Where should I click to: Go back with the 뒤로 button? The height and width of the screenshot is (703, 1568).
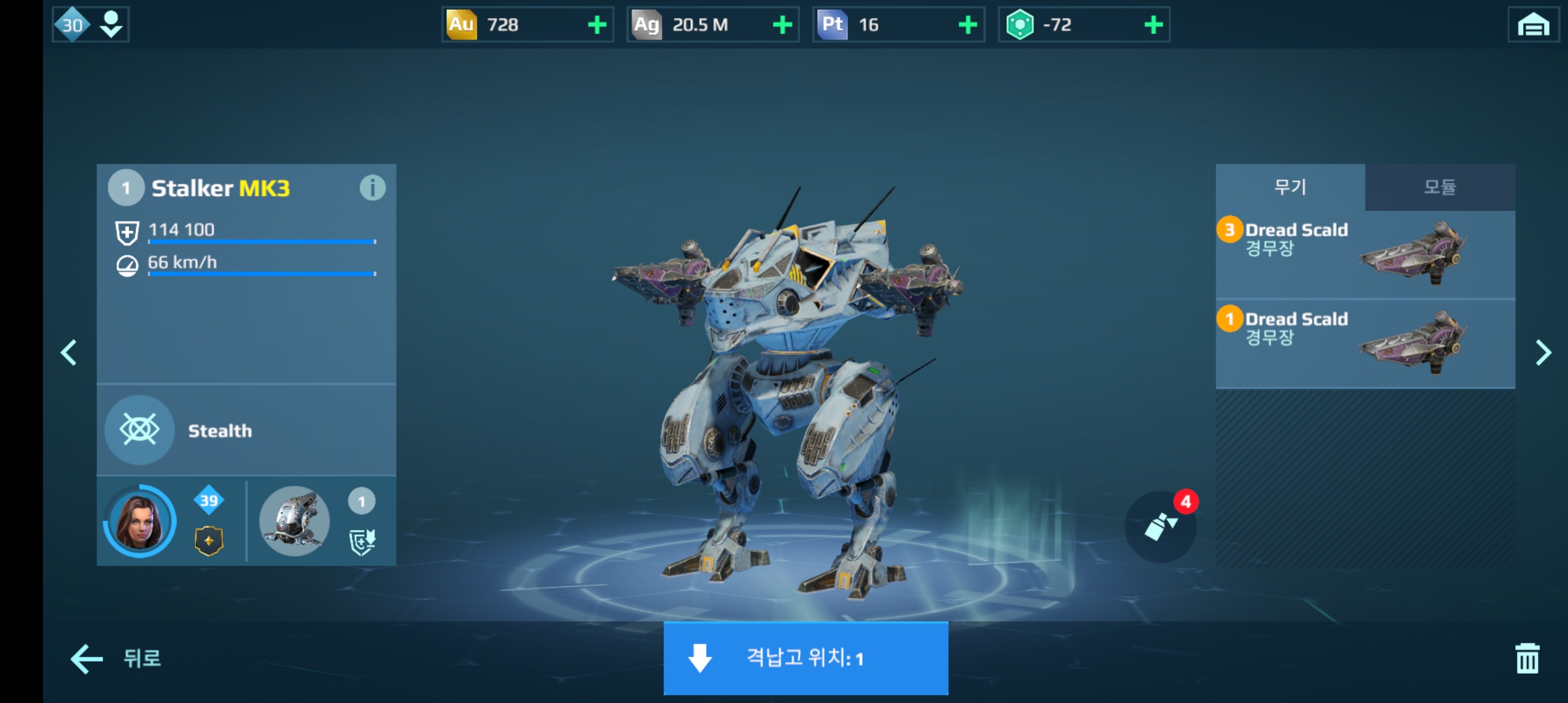click(x=116, y=658)
